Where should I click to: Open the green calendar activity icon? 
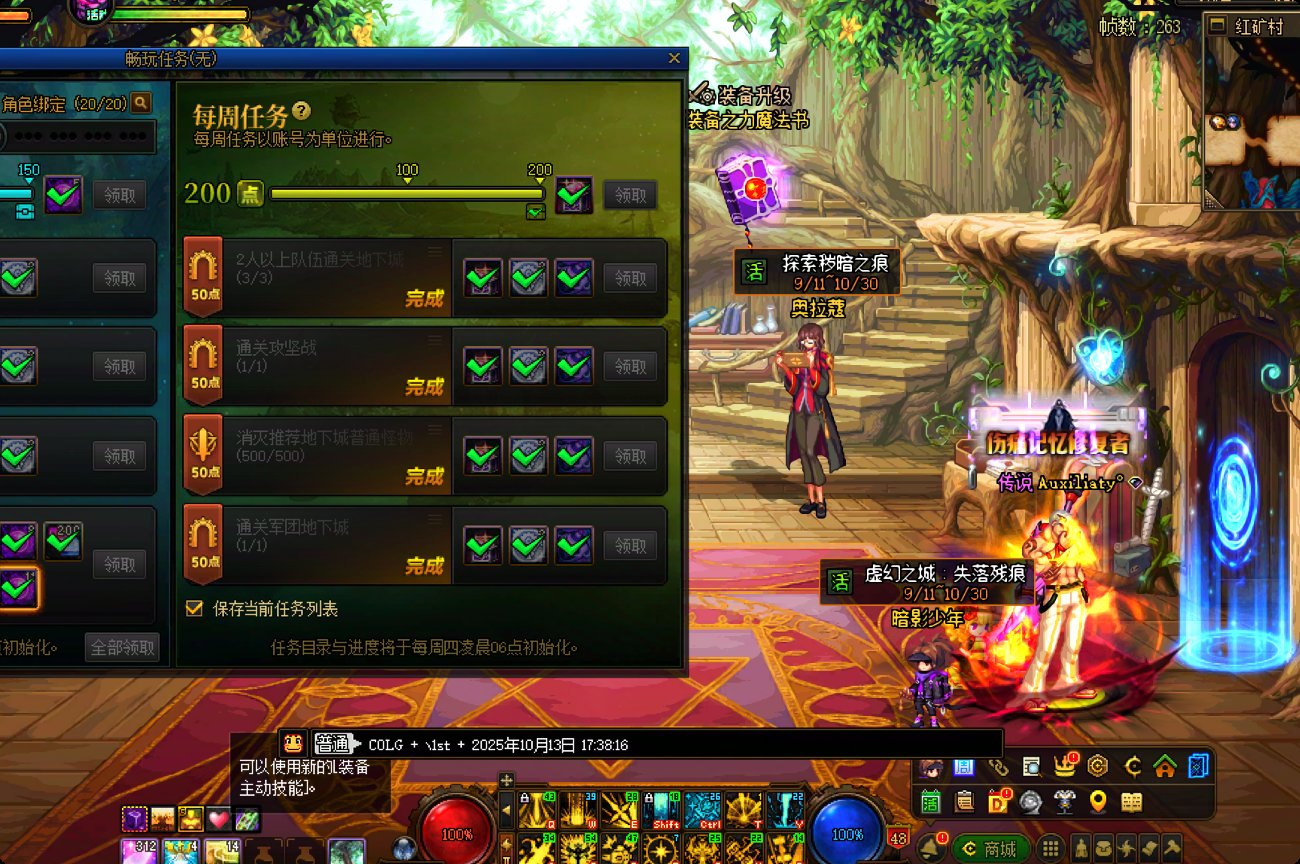931,801
